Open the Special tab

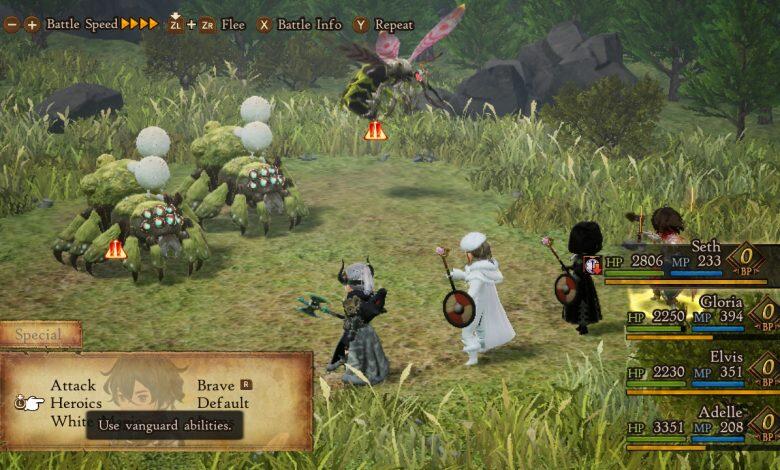pos(40,335)
